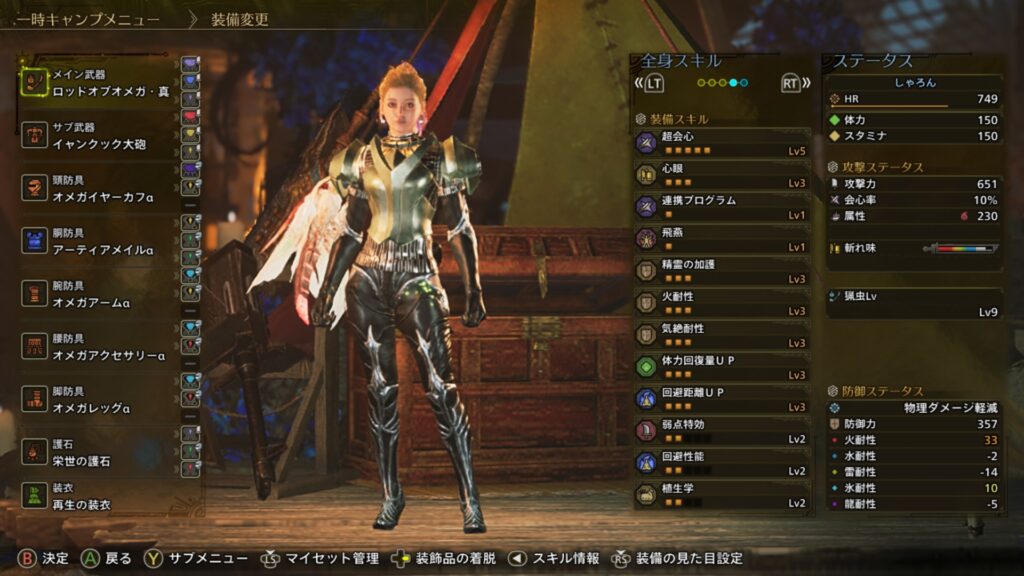Show the 精霊の加護 skill entry
Image resolution: width=1024 pixels, height=576 pixels.
(x=722, y=271)
